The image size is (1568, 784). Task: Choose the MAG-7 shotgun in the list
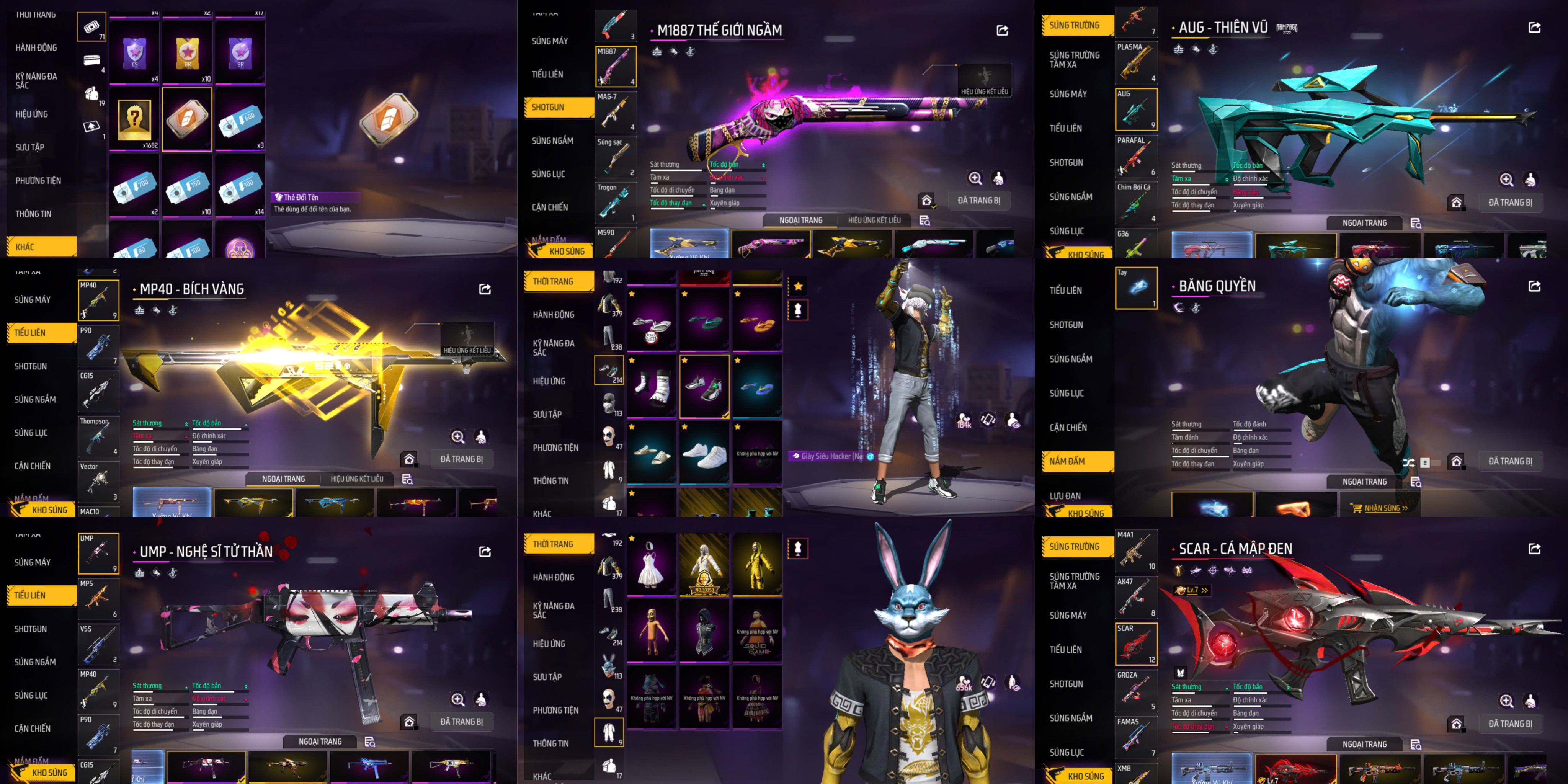pyautogui.click(x=616, y=112)
